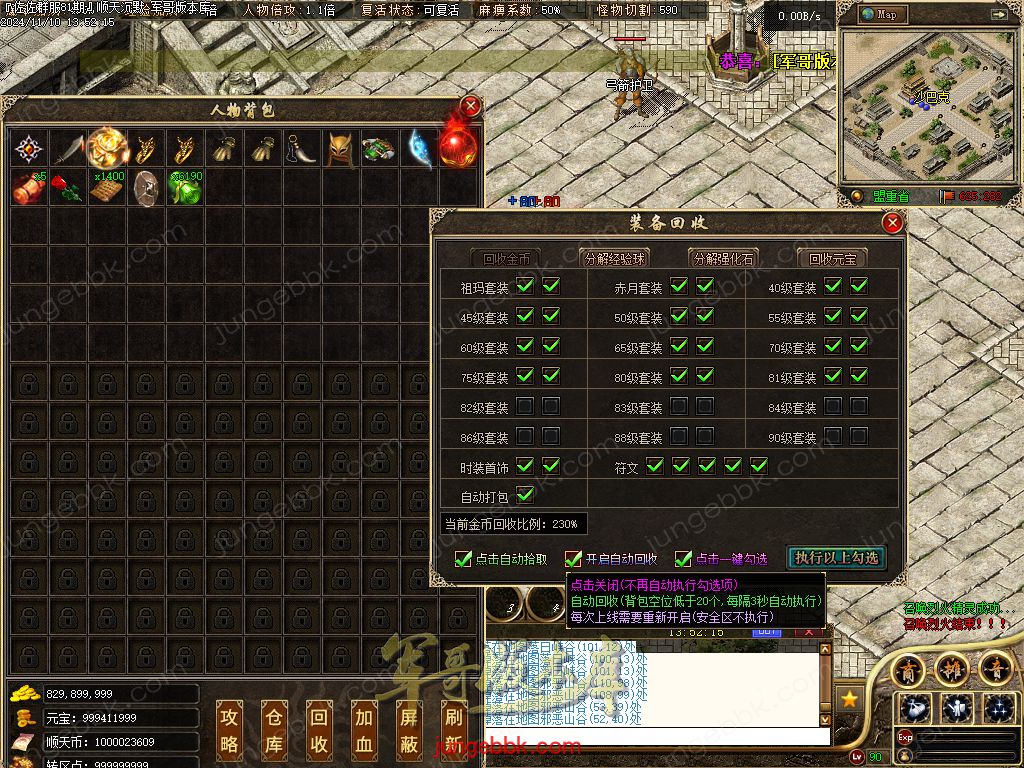Click the 屏蔽 block button
Viewport: 1024px width, 768px height.
point(408,729)
